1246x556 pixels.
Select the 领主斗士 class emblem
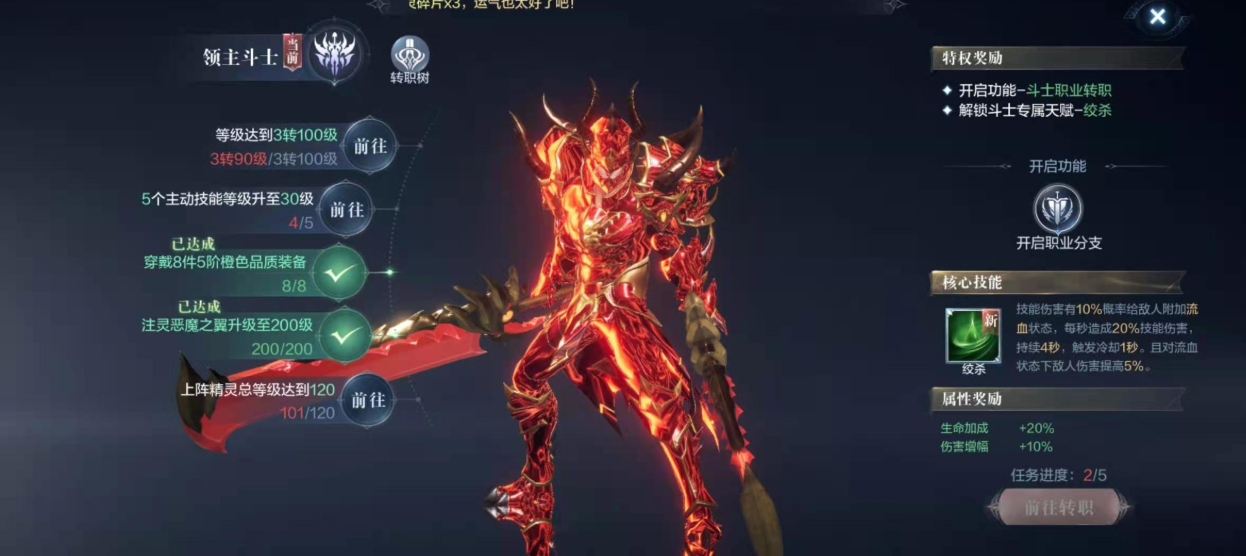[334, 54]
